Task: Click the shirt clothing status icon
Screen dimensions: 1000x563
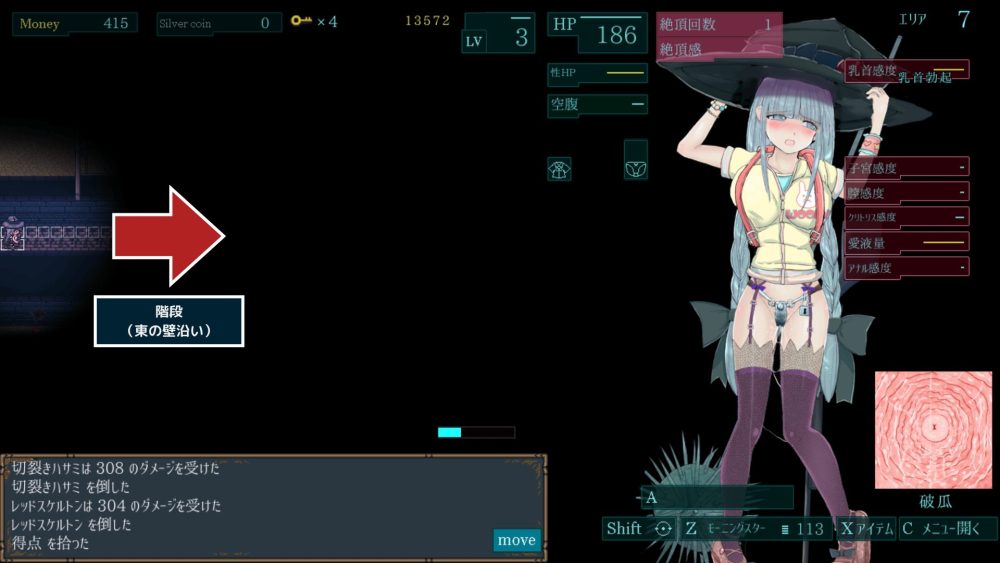Action: [559, 169]
